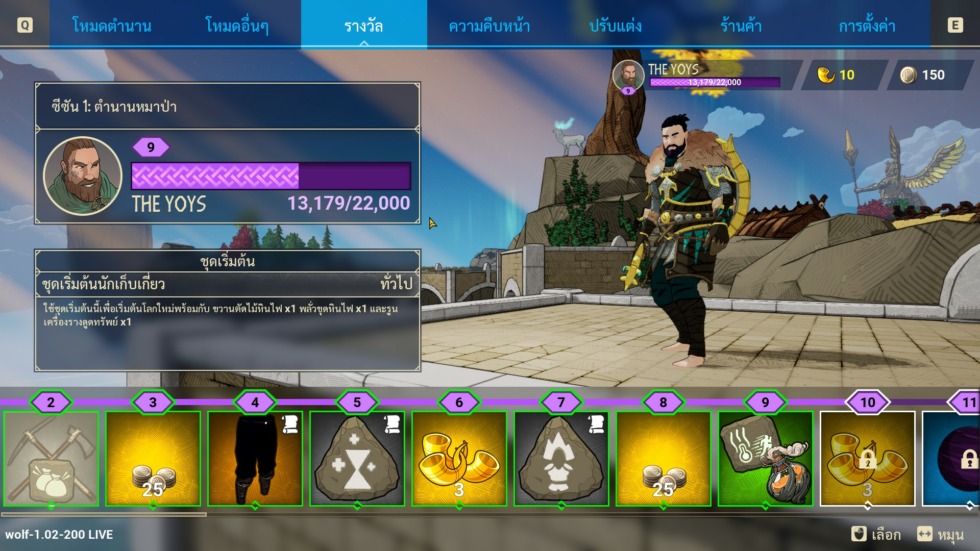Open the การตั้งค่า settings tab
Viewport: 980px width, 551px height.
[x=866, y=25]
